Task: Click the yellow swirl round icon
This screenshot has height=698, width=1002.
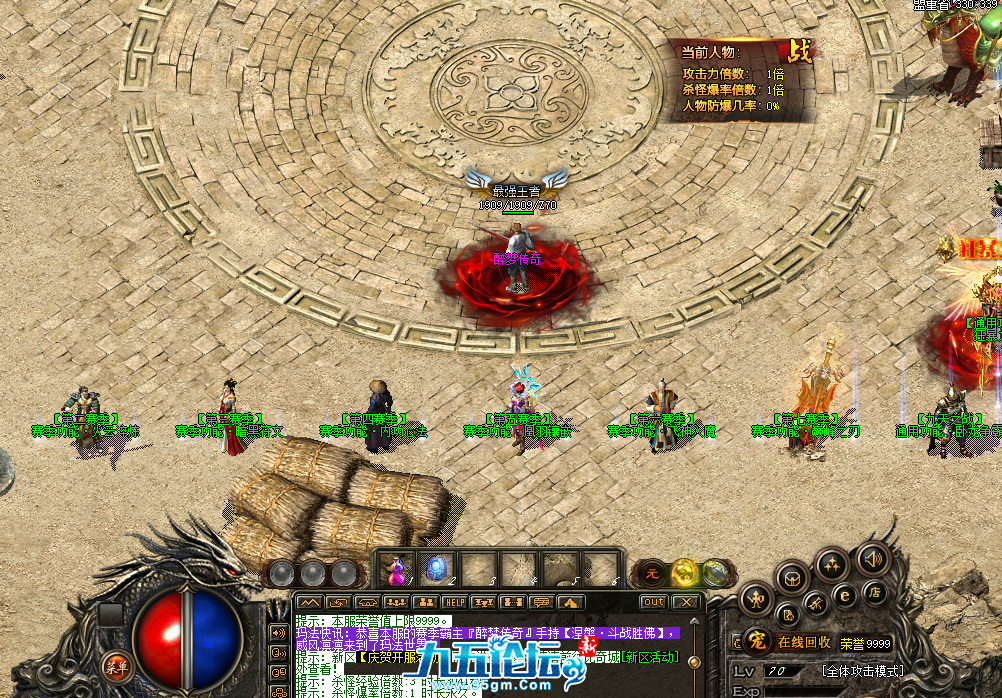Action: click(x=684, y=573)
